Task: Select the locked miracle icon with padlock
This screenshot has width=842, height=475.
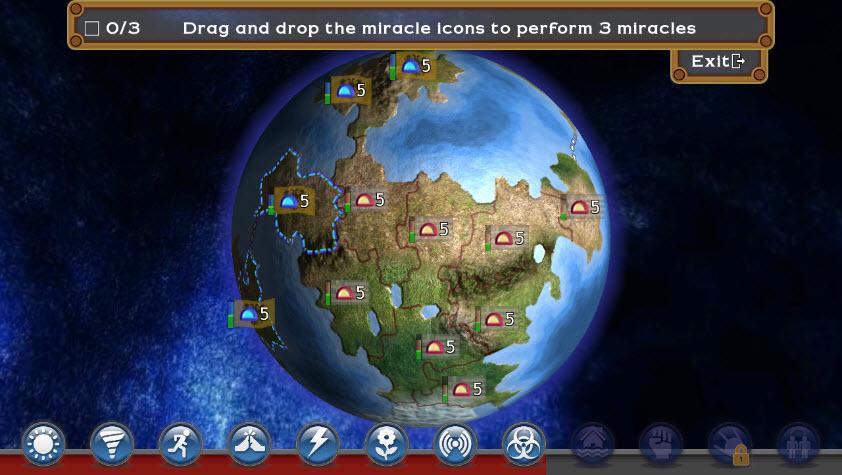Action: (x=730, y=443)
